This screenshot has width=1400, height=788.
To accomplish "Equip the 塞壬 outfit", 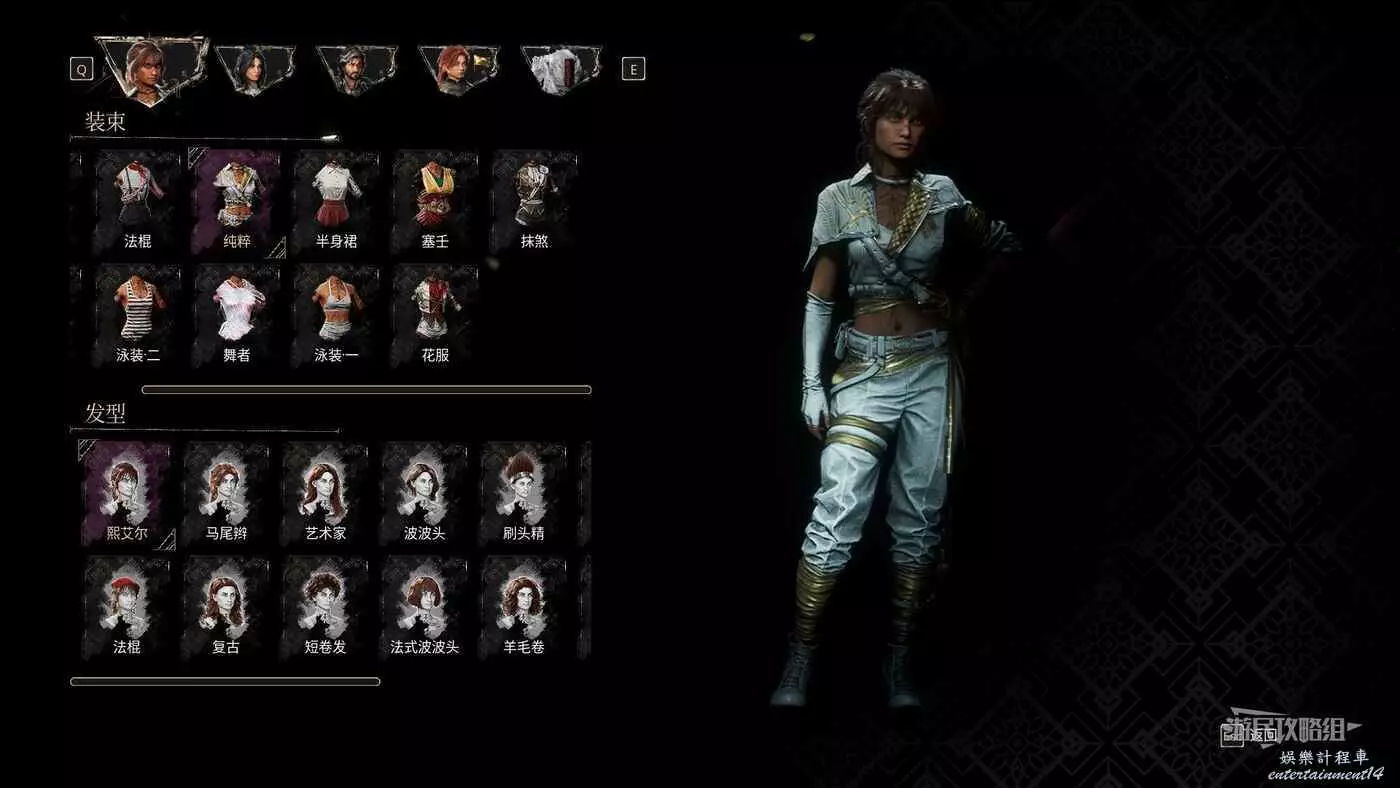I will click(x=435, y=201).
